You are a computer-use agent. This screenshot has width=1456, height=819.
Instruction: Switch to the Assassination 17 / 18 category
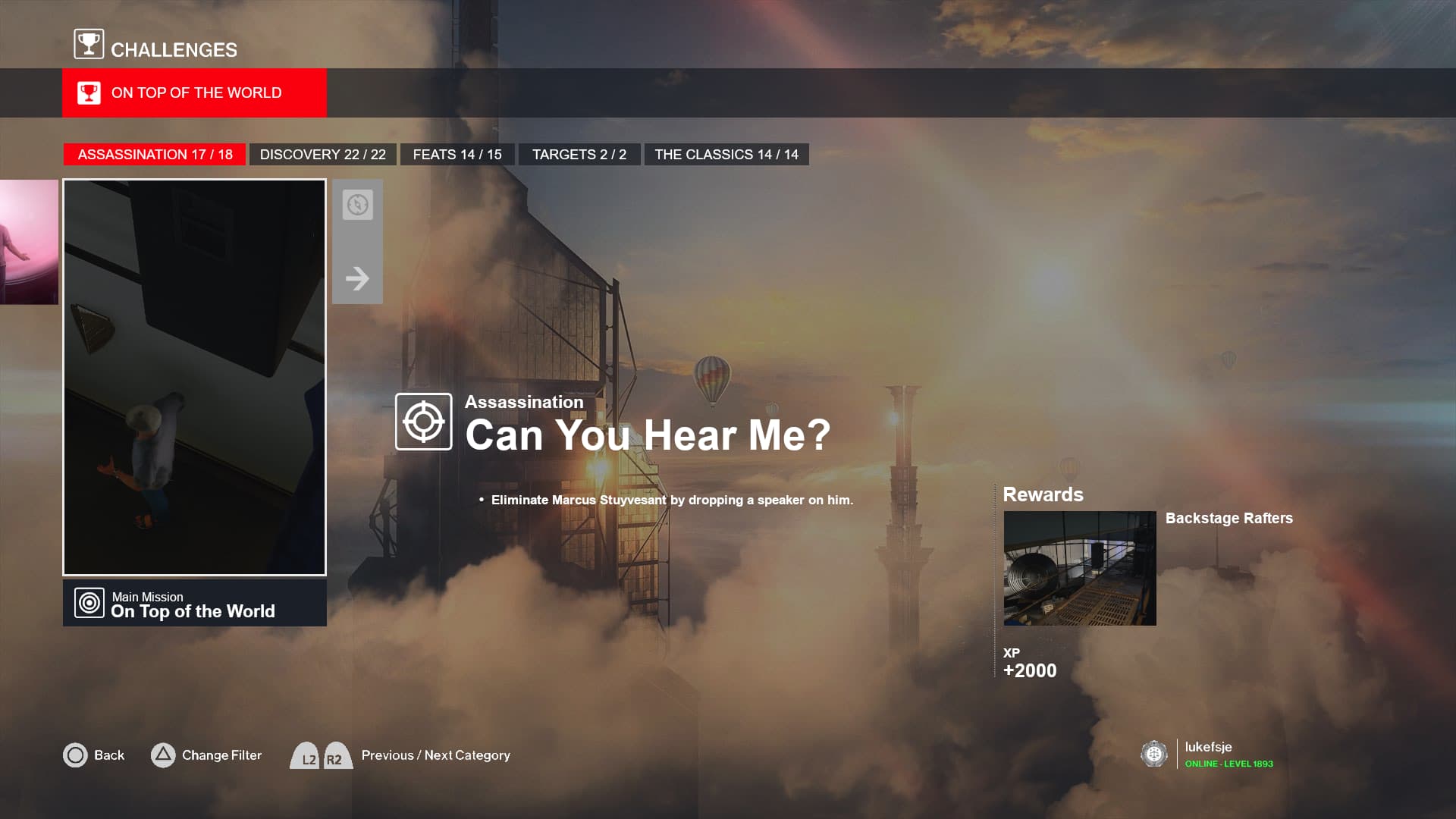[x=155, y=155]
